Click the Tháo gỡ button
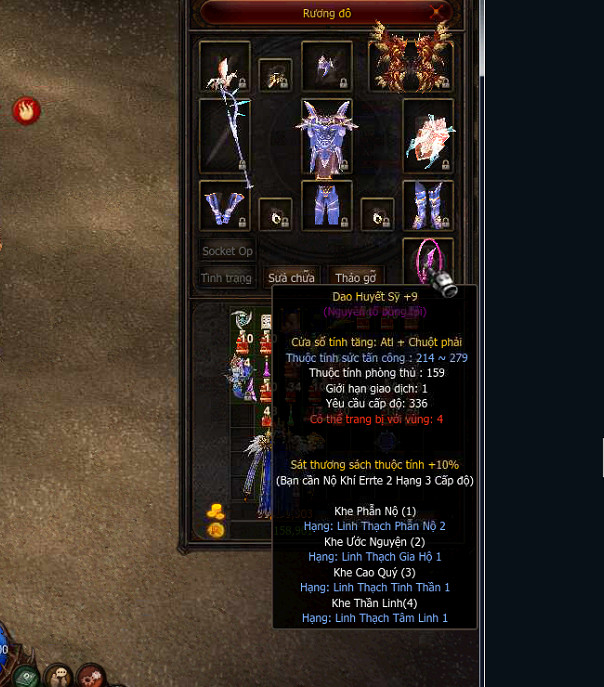The image size is (604, 687). click(x=355, y=278)
